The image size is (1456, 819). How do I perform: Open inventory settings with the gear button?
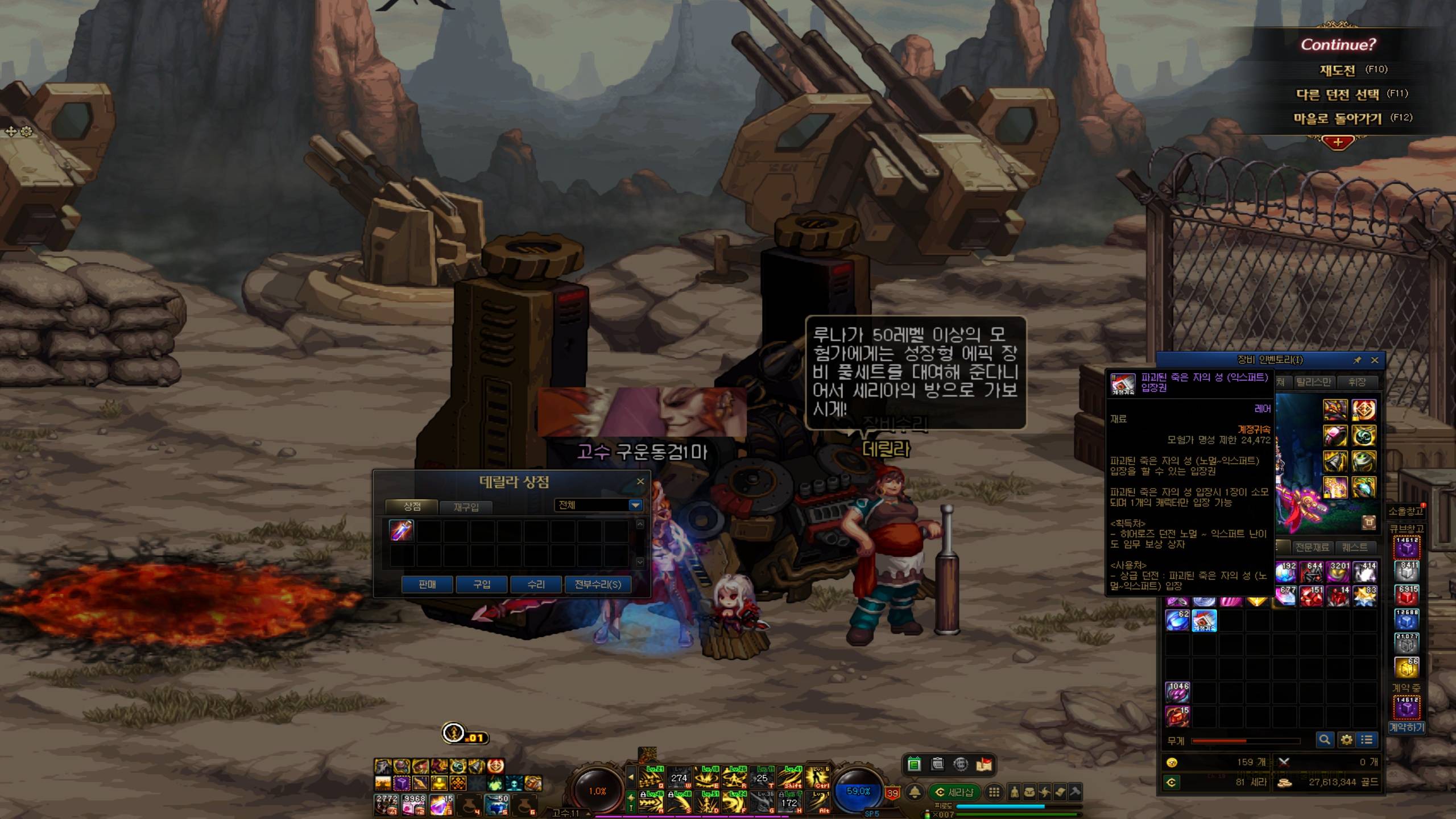pos(1346,739)
